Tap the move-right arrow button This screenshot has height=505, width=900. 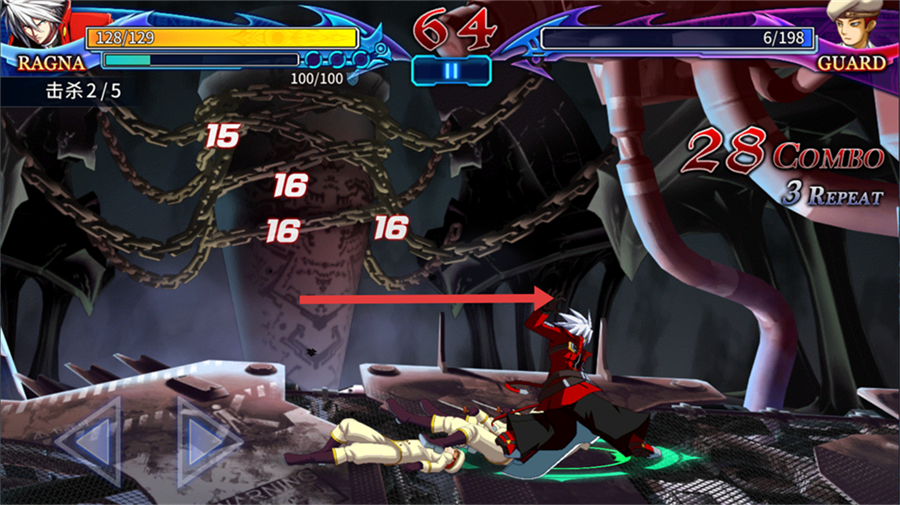coord(208,440)
